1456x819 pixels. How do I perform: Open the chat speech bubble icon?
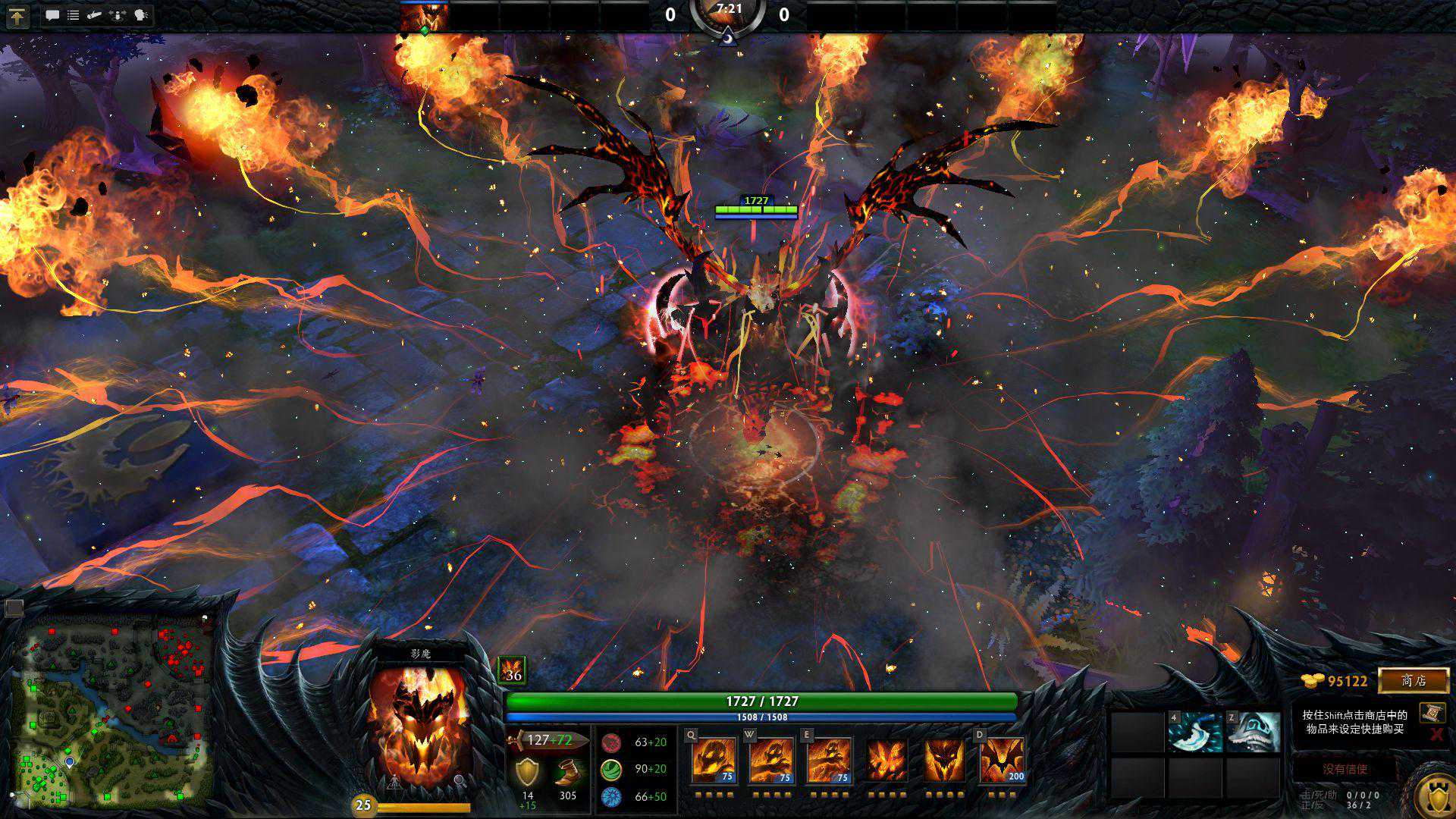[x=52, y=15]
